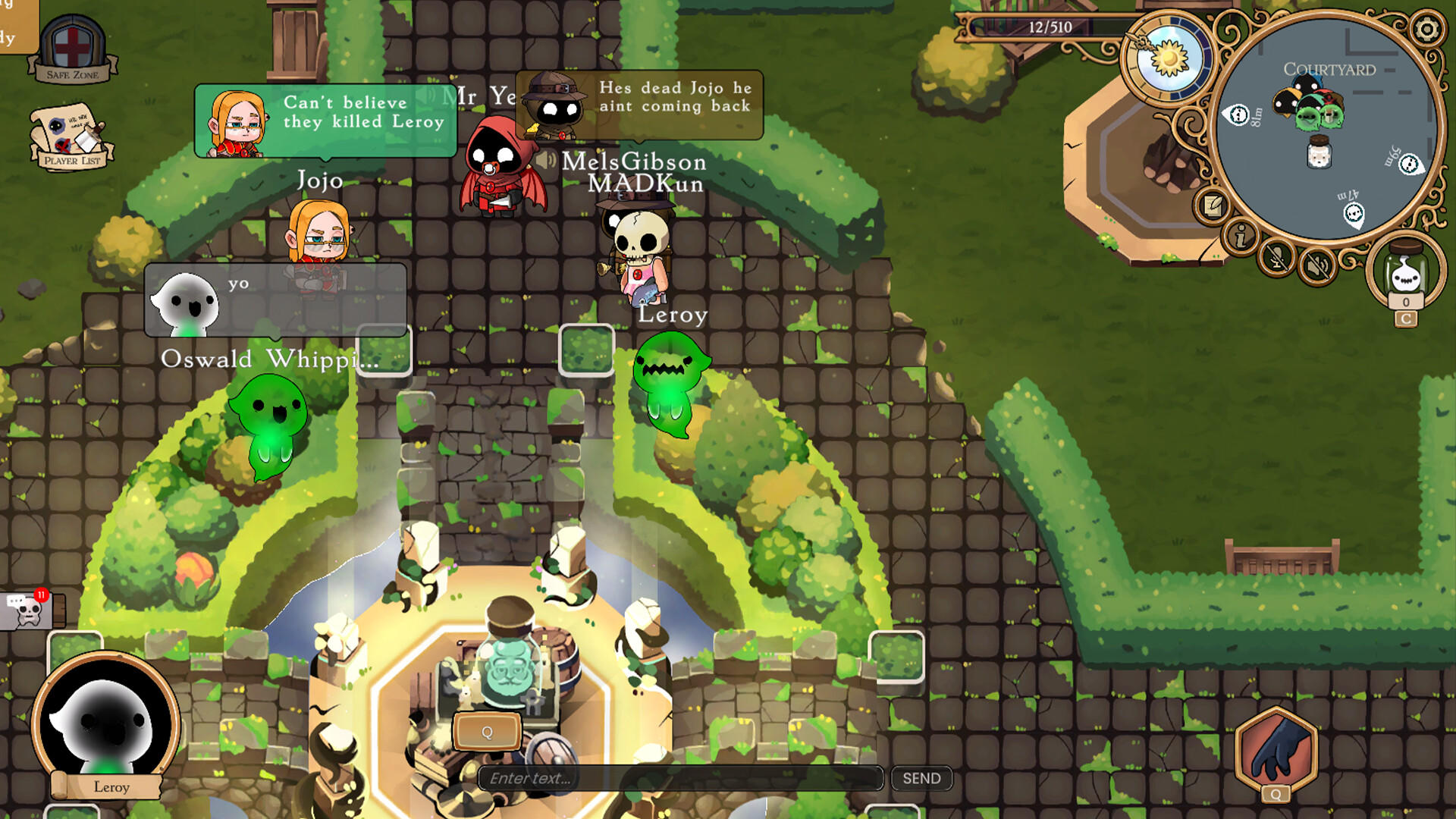This screenshot has height=819, width=1456.
Task: Open the settings gear above the minimap
Action: pyautogui.click(x=1429, y=29)
